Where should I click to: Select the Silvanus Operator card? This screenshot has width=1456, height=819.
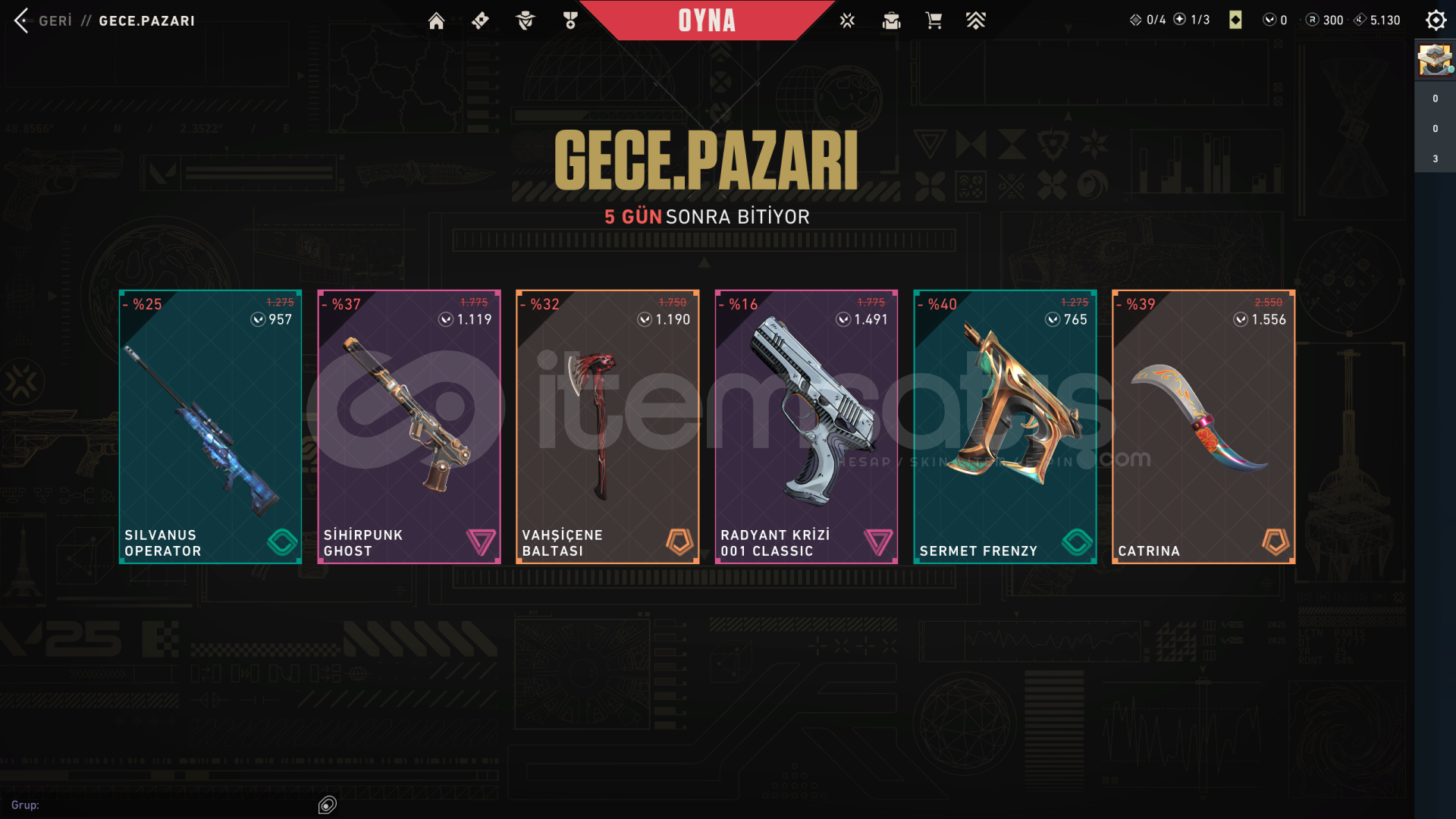[210, 426]
